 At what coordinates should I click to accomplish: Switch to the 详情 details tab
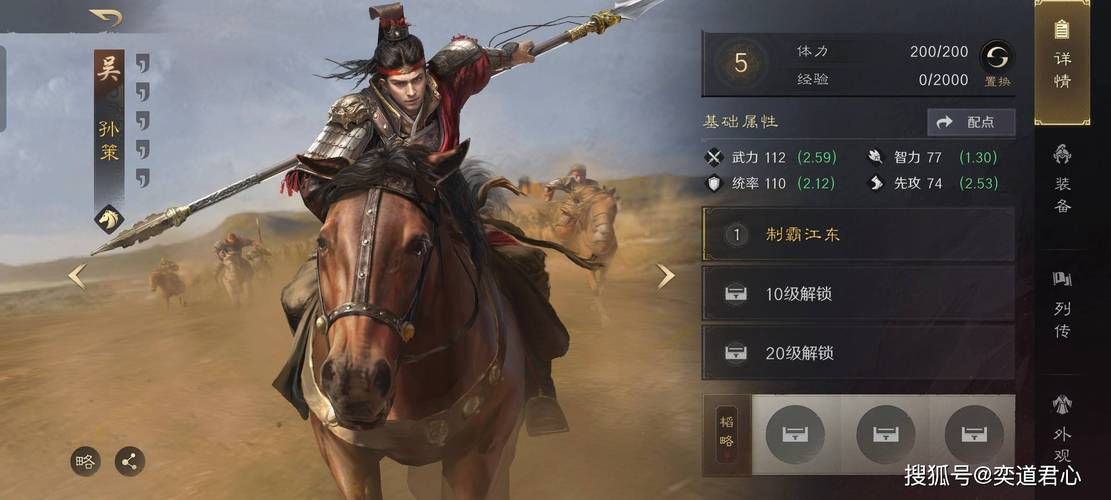(1062, 60)
